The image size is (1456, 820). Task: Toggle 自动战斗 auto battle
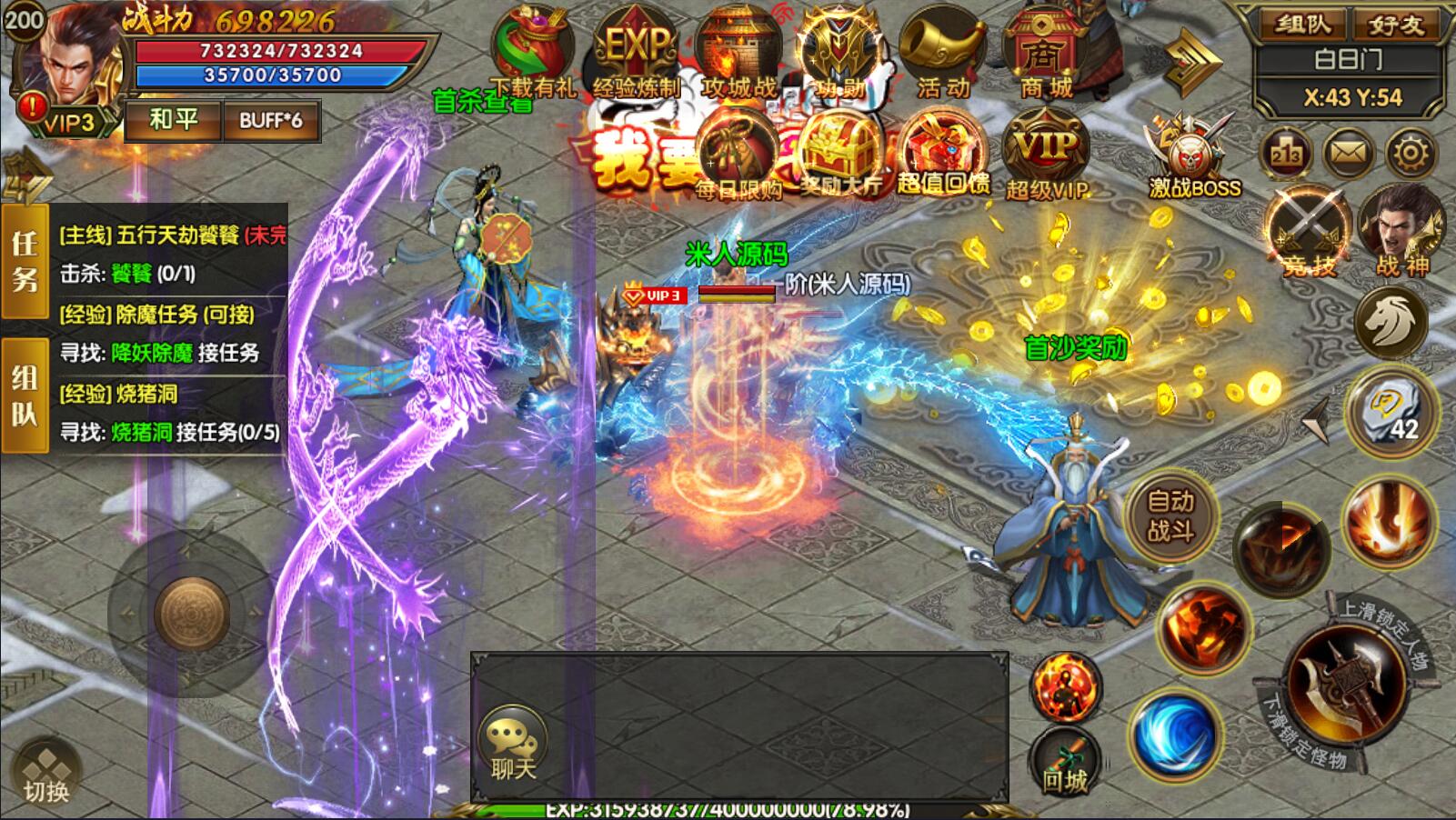tap(1170, 515)
